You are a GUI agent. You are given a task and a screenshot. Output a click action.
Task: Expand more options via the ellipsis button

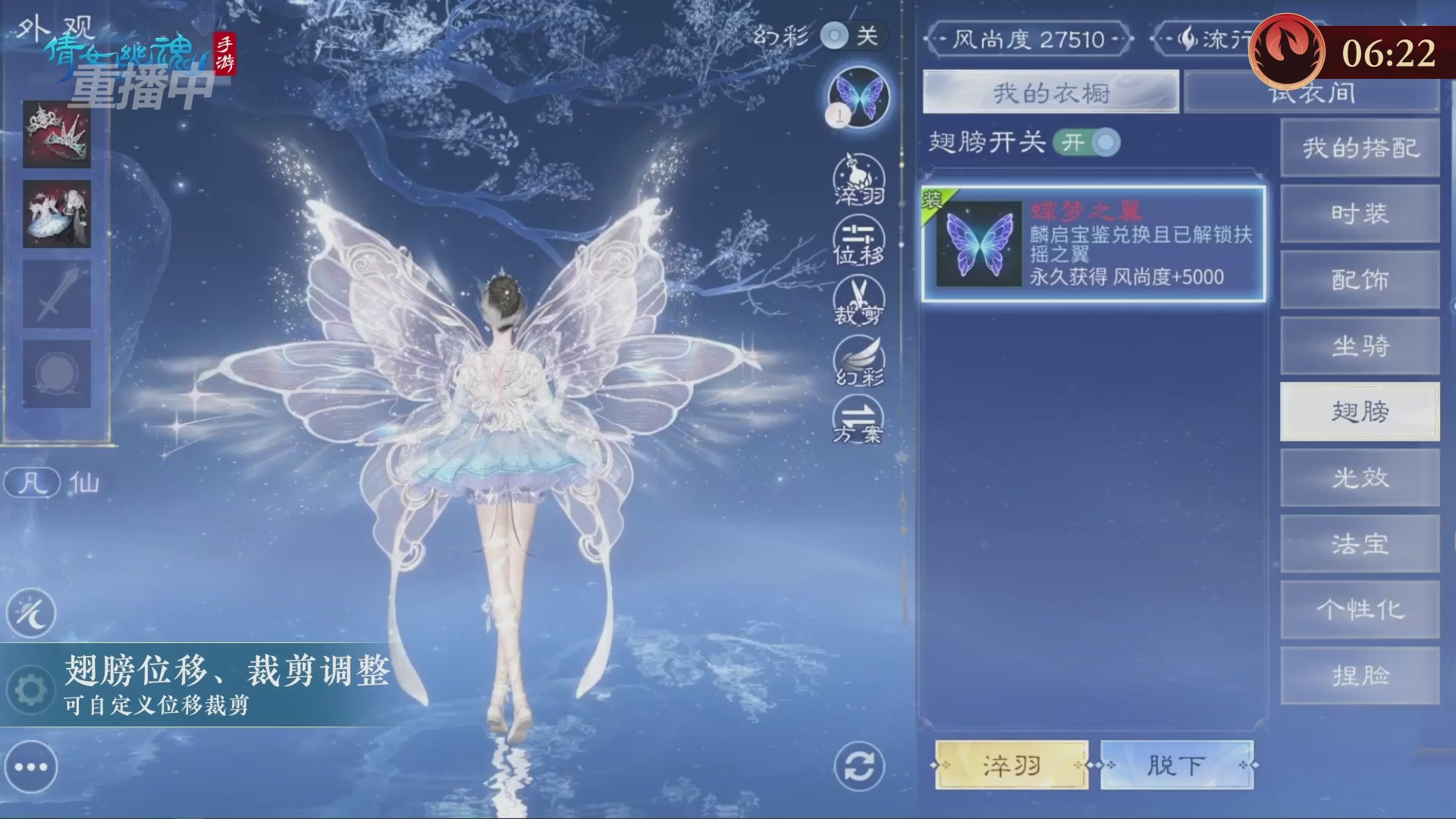click(x=30, y=766)
